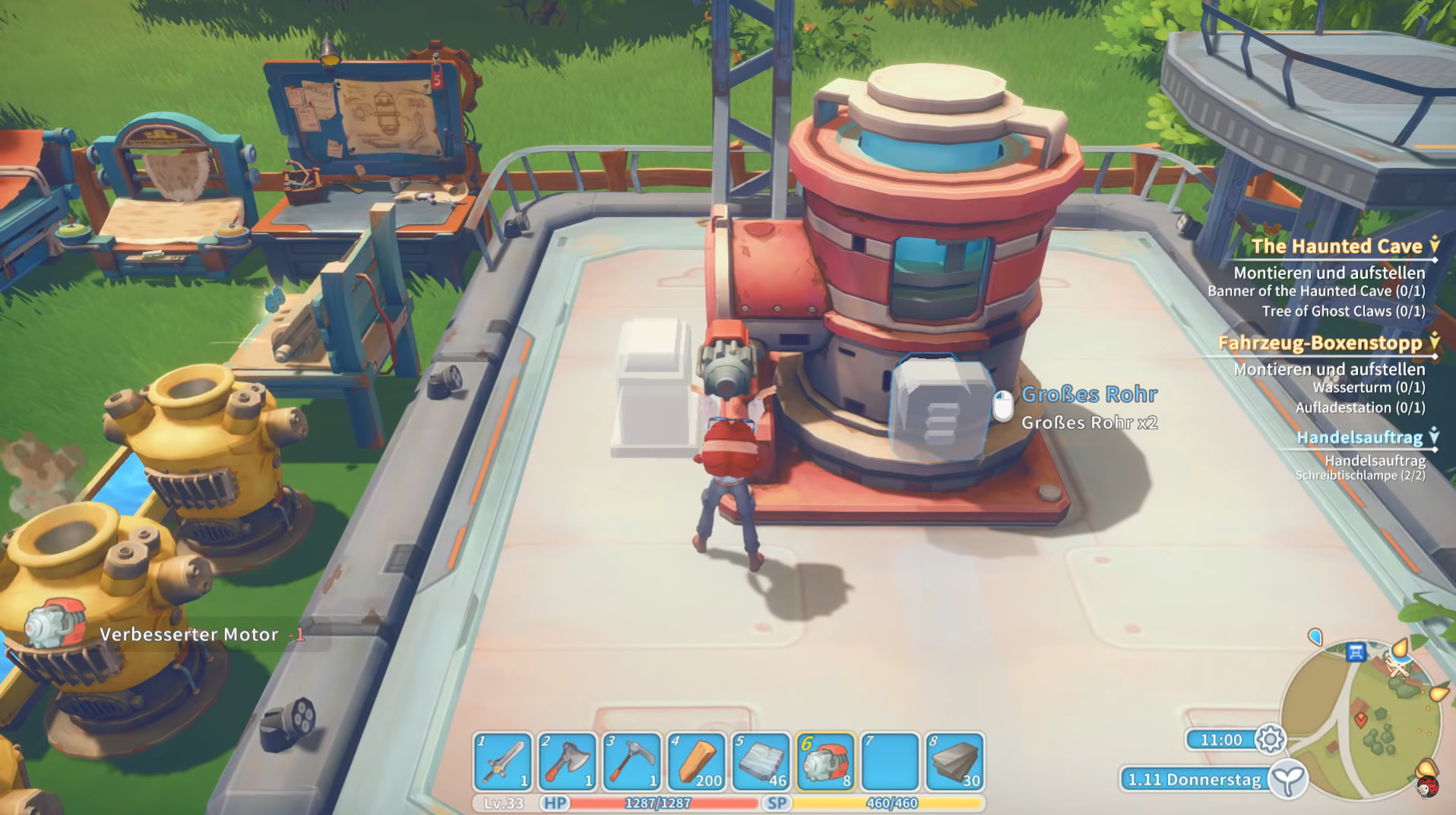
Task: Collapse the Fahrzeug-Boxenstopp quest entry
Action: coord(1434,342)
